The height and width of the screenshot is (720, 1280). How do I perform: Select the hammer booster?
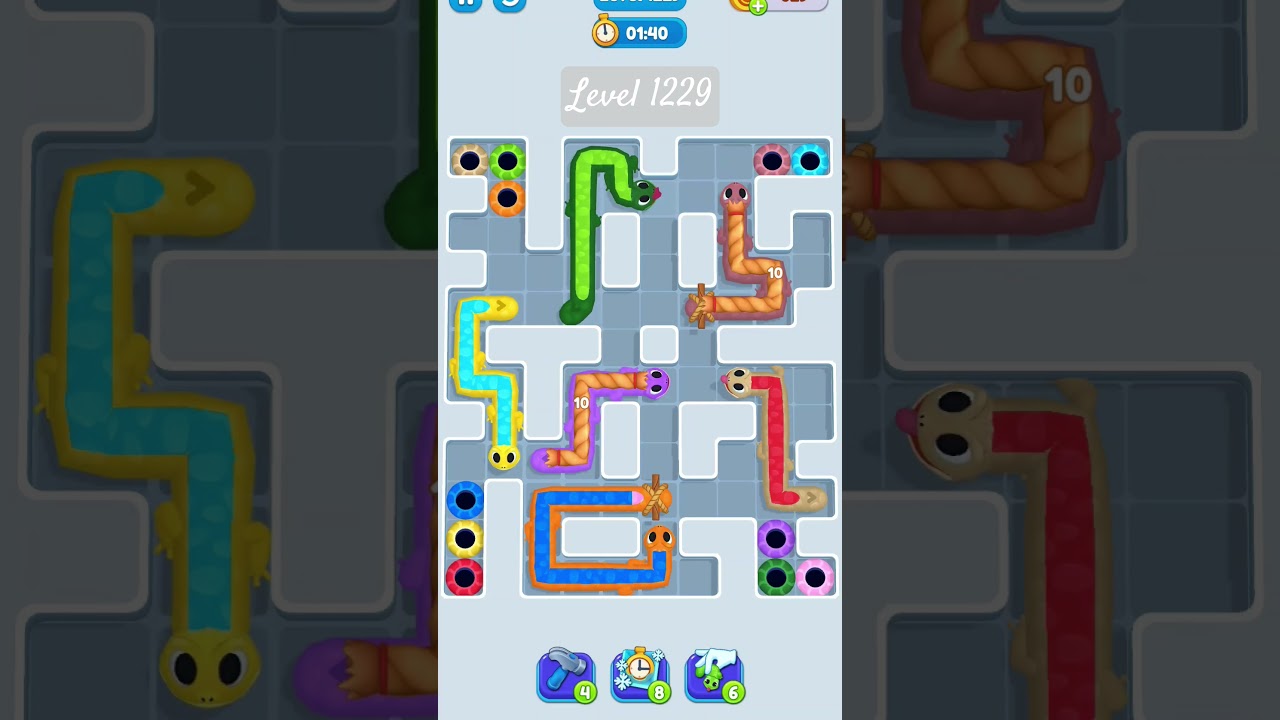click(x=566, y=672)
